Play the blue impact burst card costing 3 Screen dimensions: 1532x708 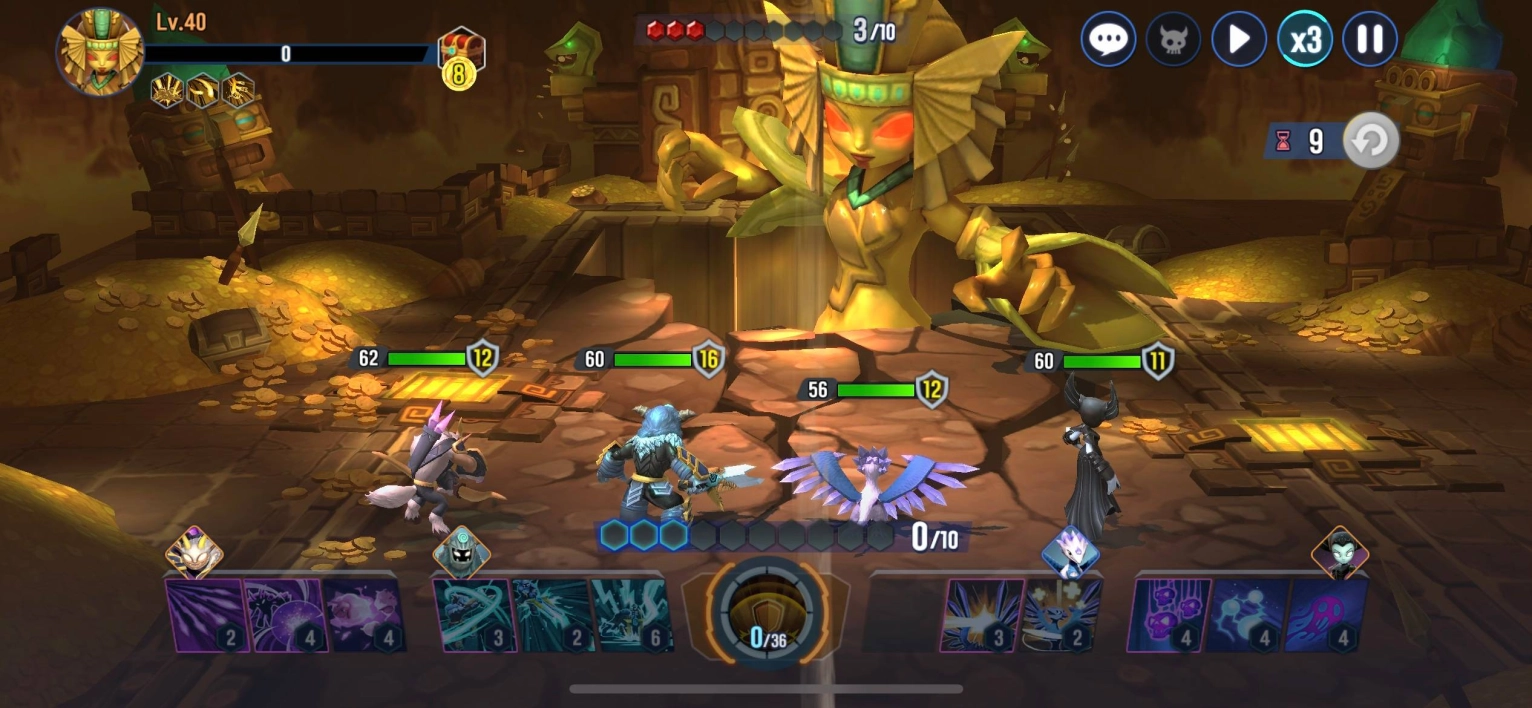[980, 615]
